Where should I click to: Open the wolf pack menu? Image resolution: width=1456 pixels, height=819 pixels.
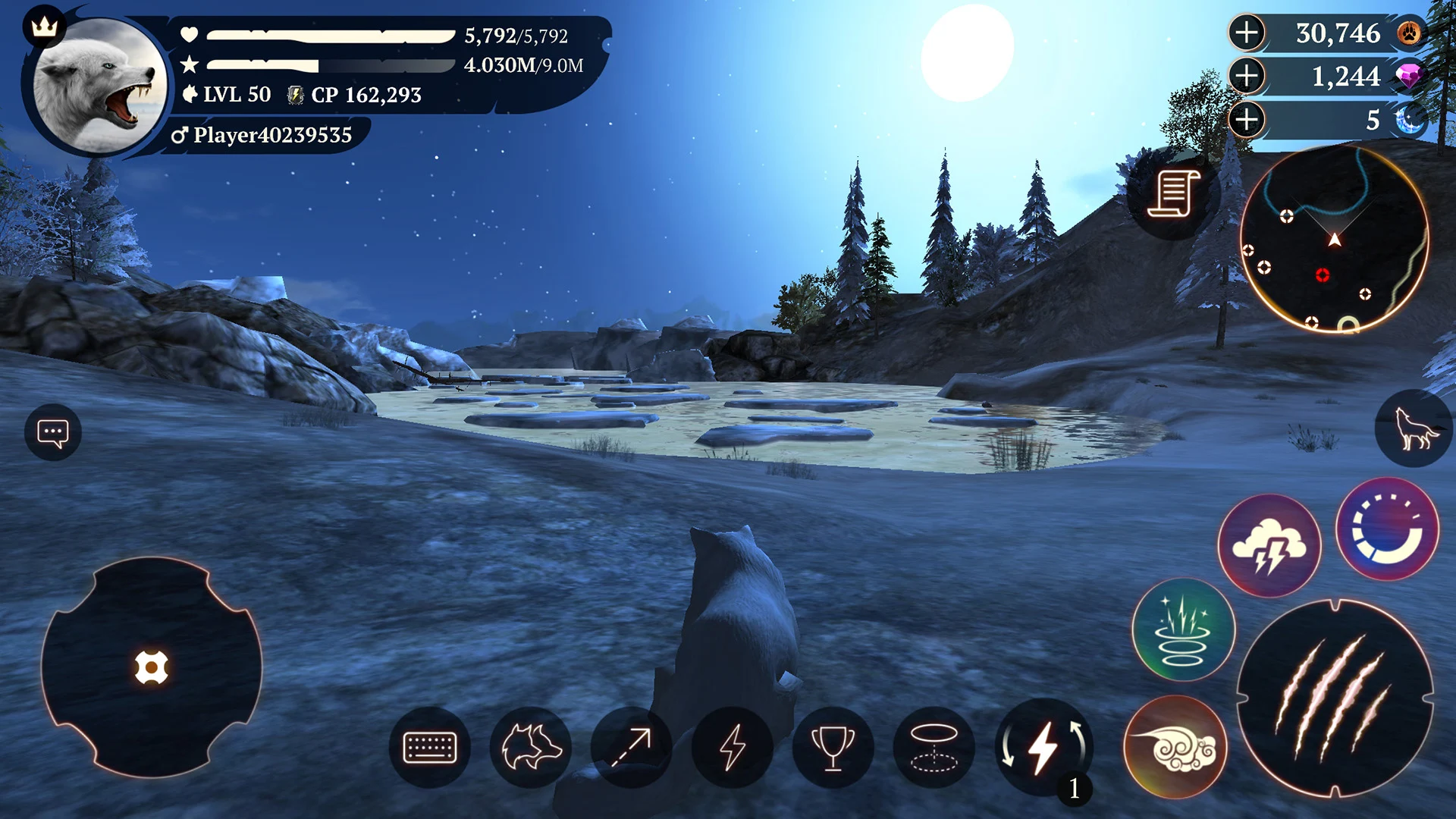[531, 748]
